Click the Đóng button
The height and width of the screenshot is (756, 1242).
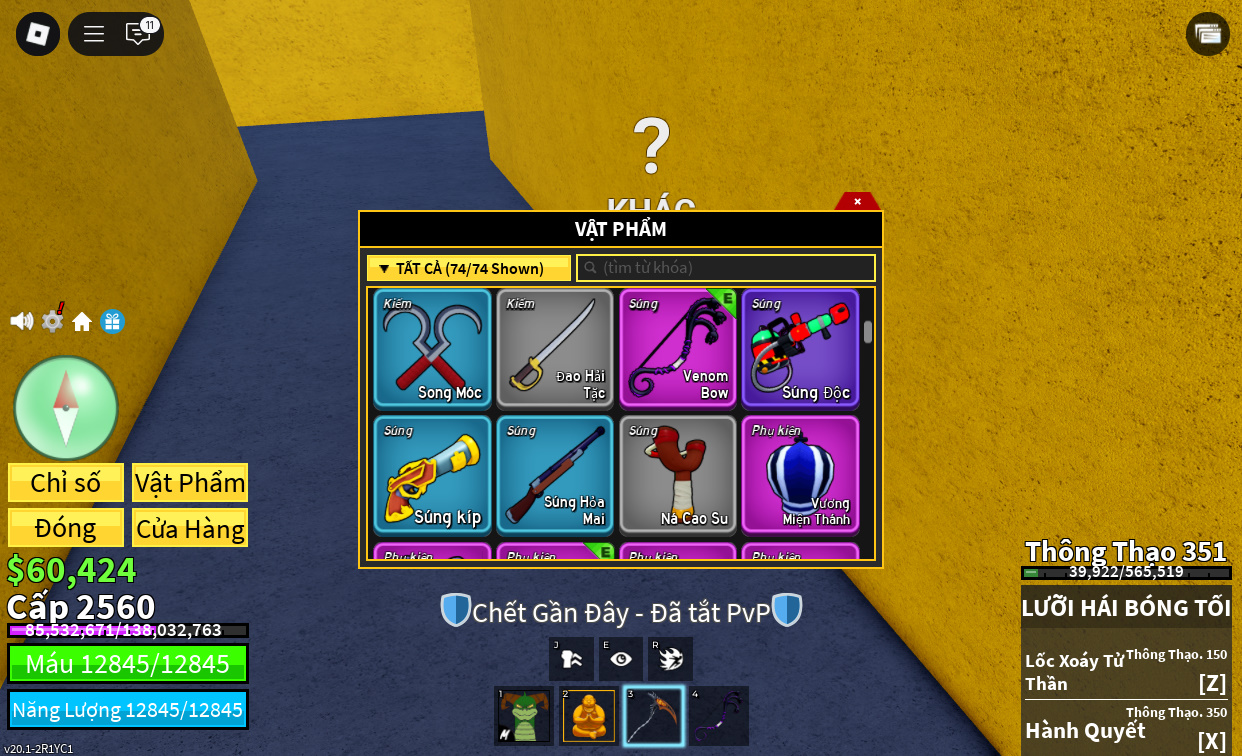[66, 527]
